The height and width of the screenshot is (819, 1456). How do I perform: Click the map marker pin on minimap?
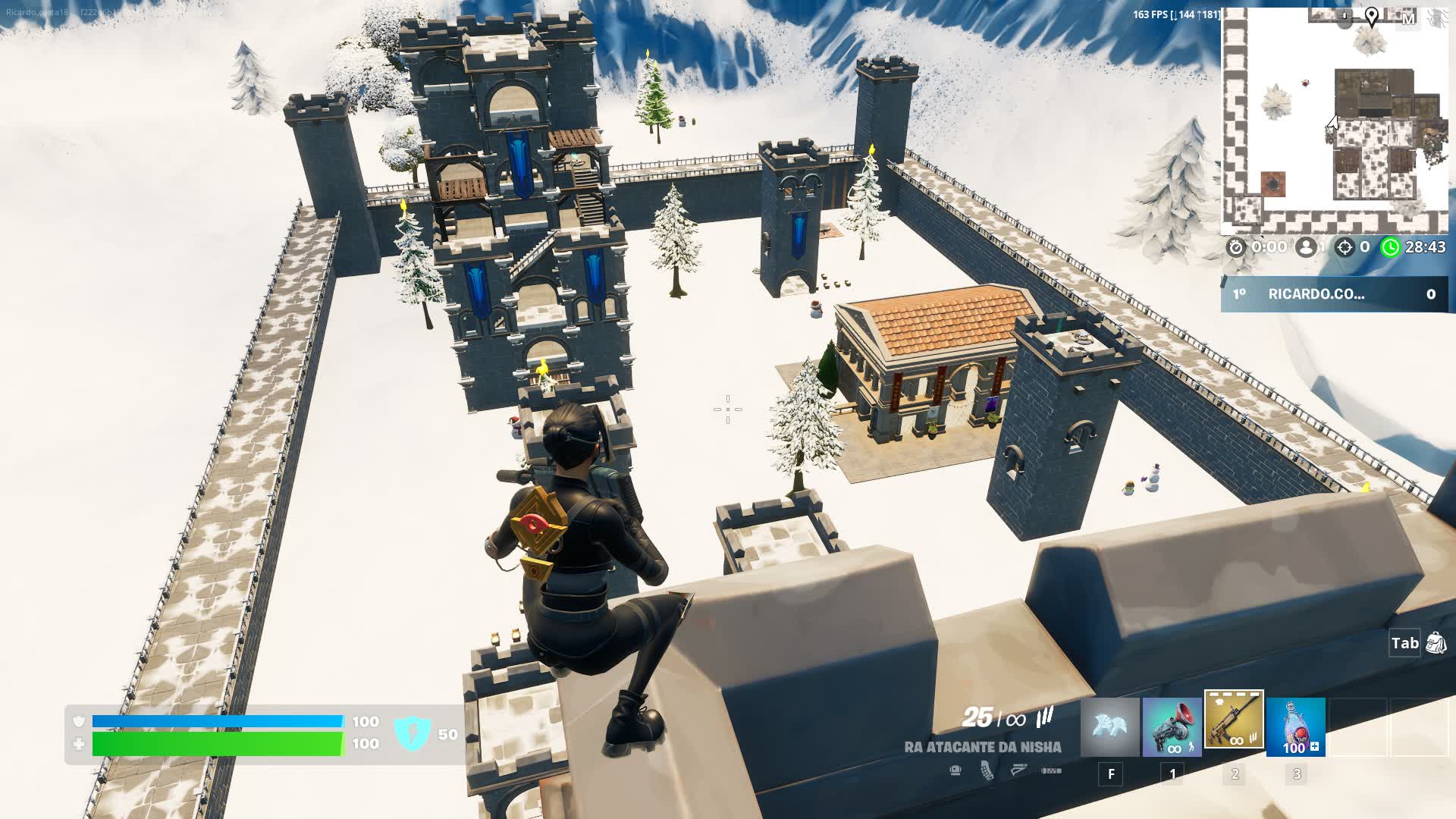point(1371,16)
